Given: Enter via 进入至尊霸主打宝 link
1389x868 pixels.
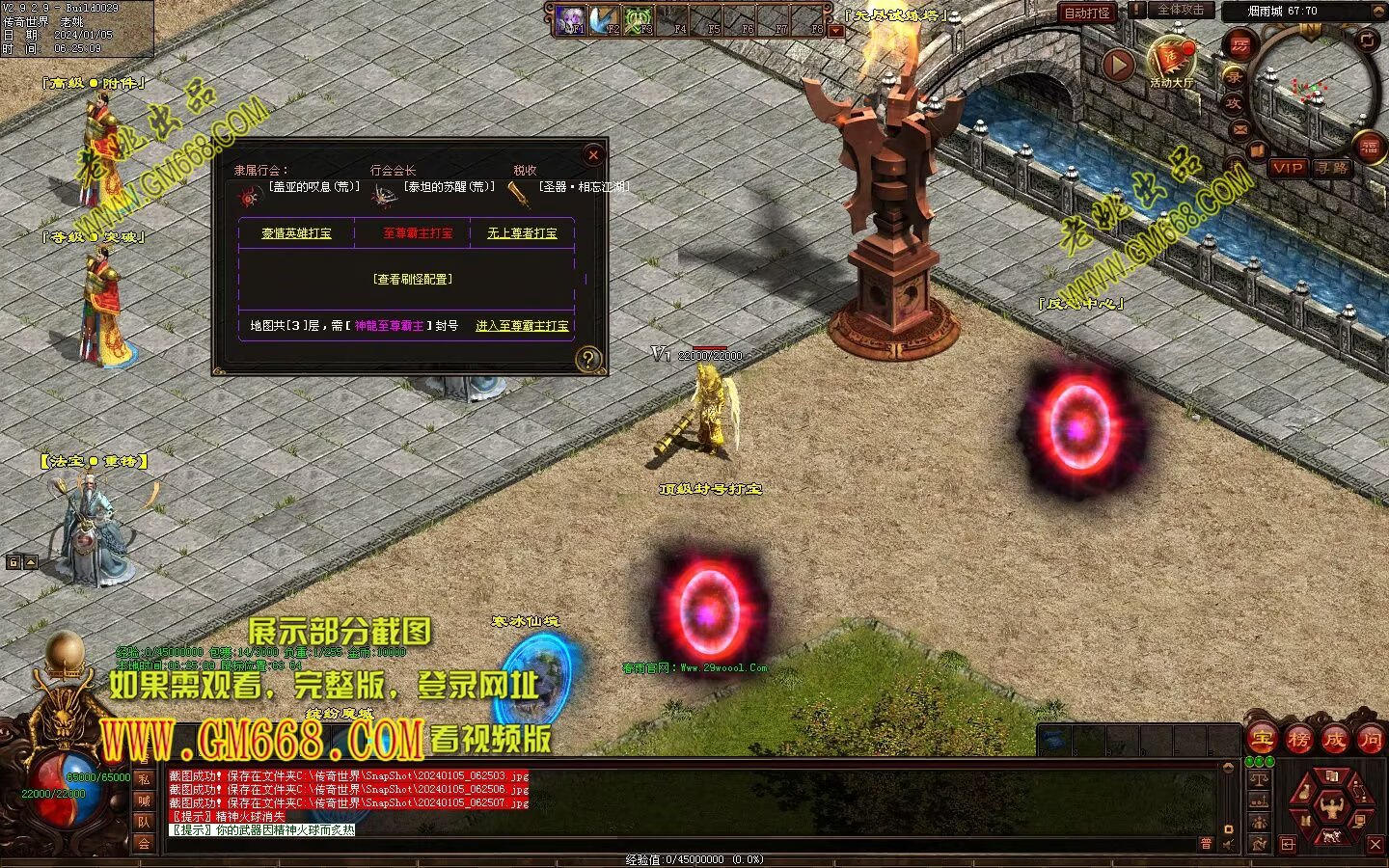Looking at the screenshot, I should click(x=522, y=326).
